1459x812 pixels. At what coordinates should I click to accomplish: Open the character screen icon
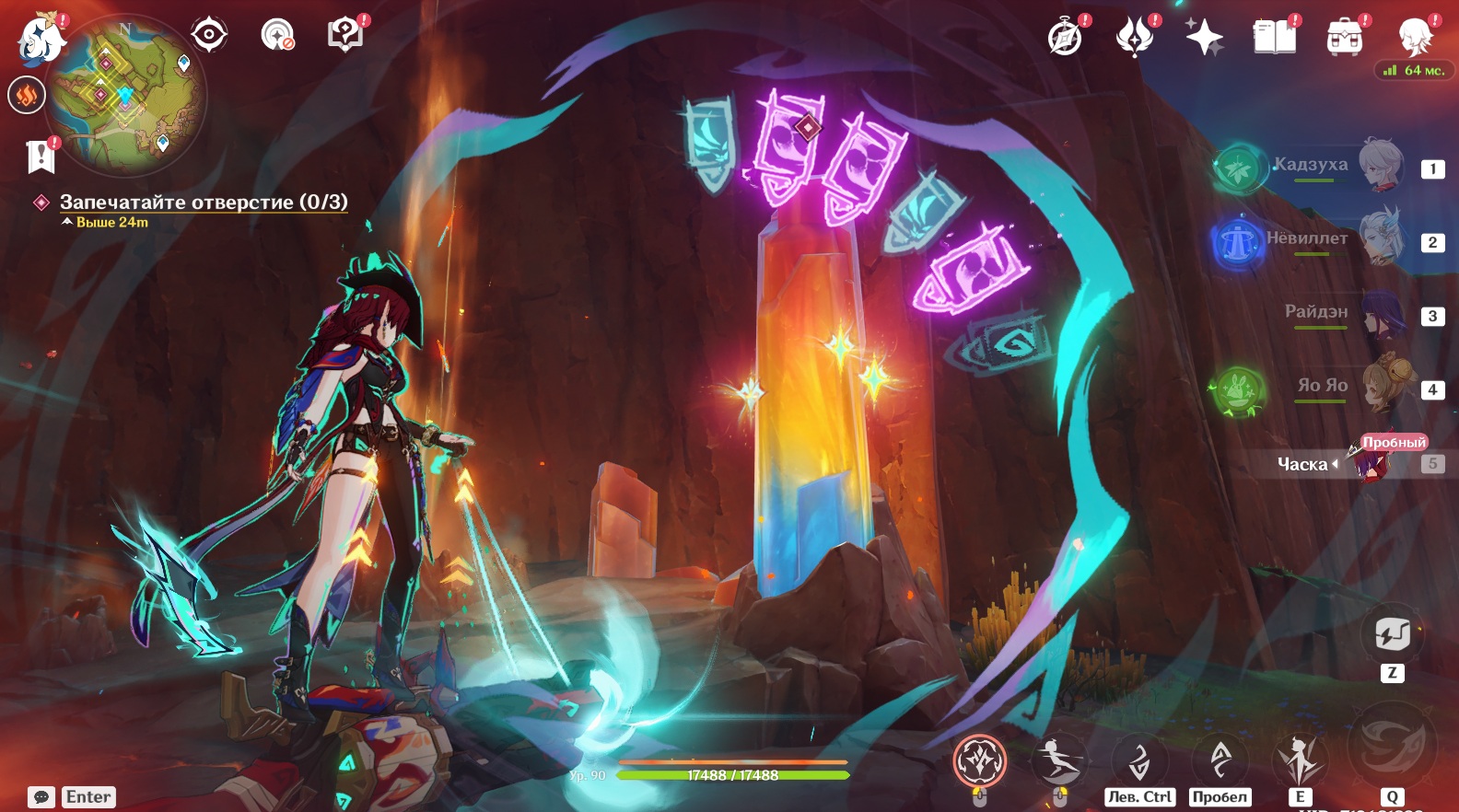[x=1414, y=38]
